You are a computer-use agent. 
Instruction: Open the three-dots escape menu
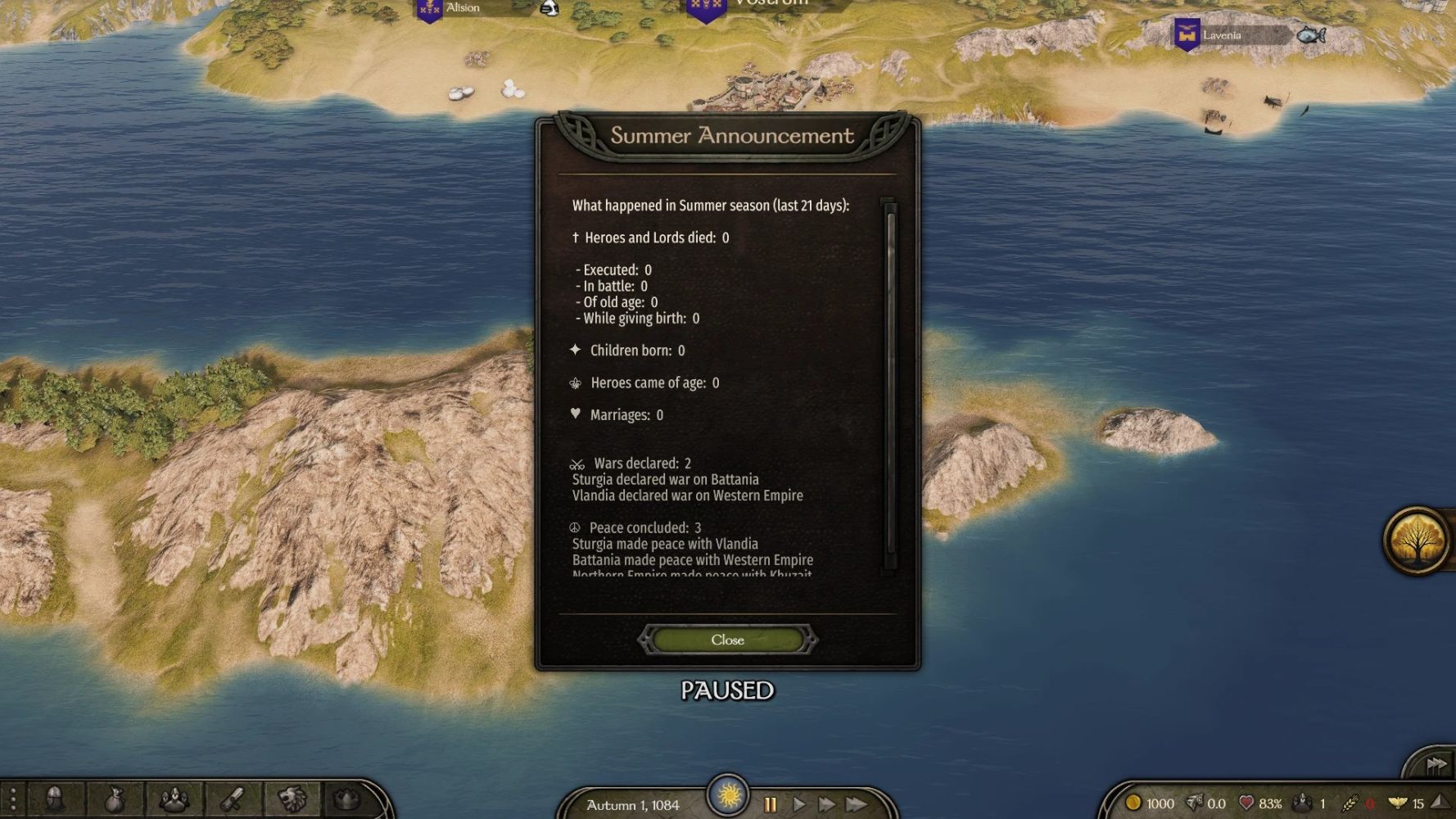click(x=13, y=799)
